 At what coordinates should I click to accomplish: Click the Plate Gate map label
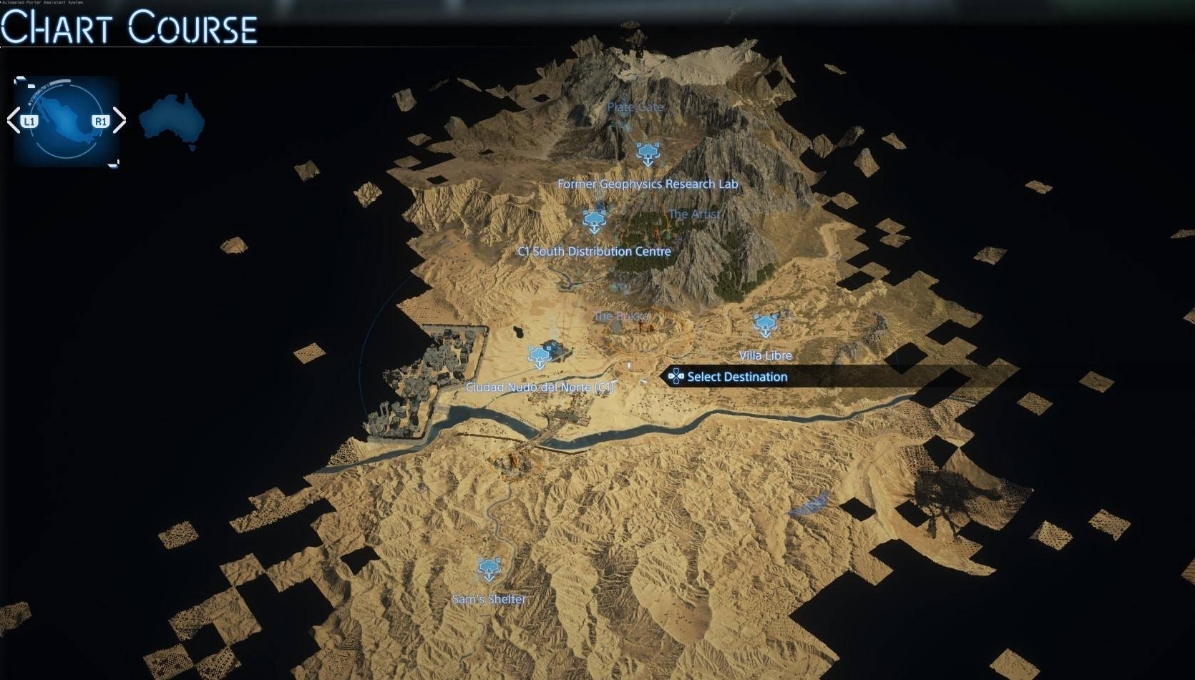point(635,107)
